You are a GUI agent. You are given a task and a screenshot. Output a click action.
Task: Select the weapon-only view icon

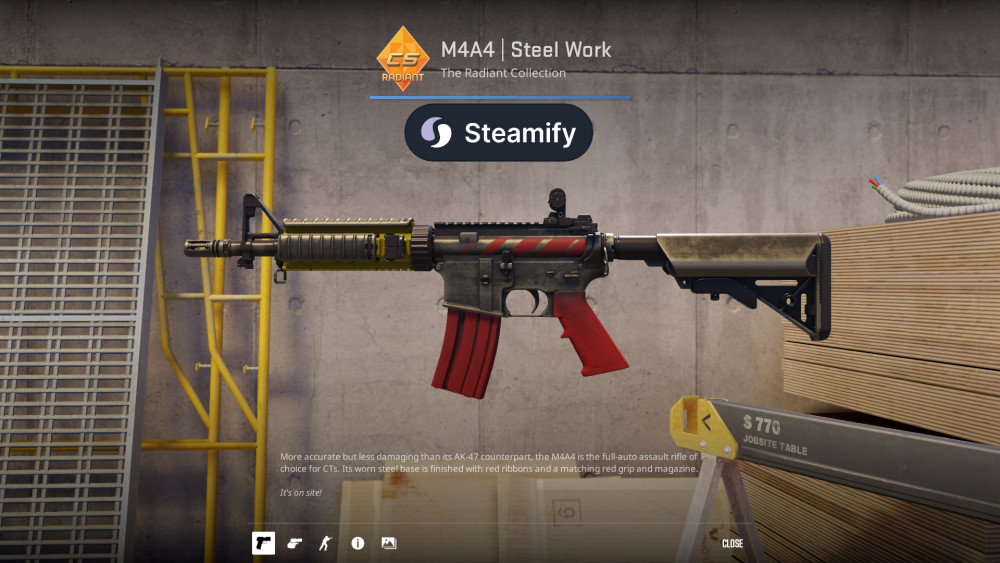click(x=263, y=543)
